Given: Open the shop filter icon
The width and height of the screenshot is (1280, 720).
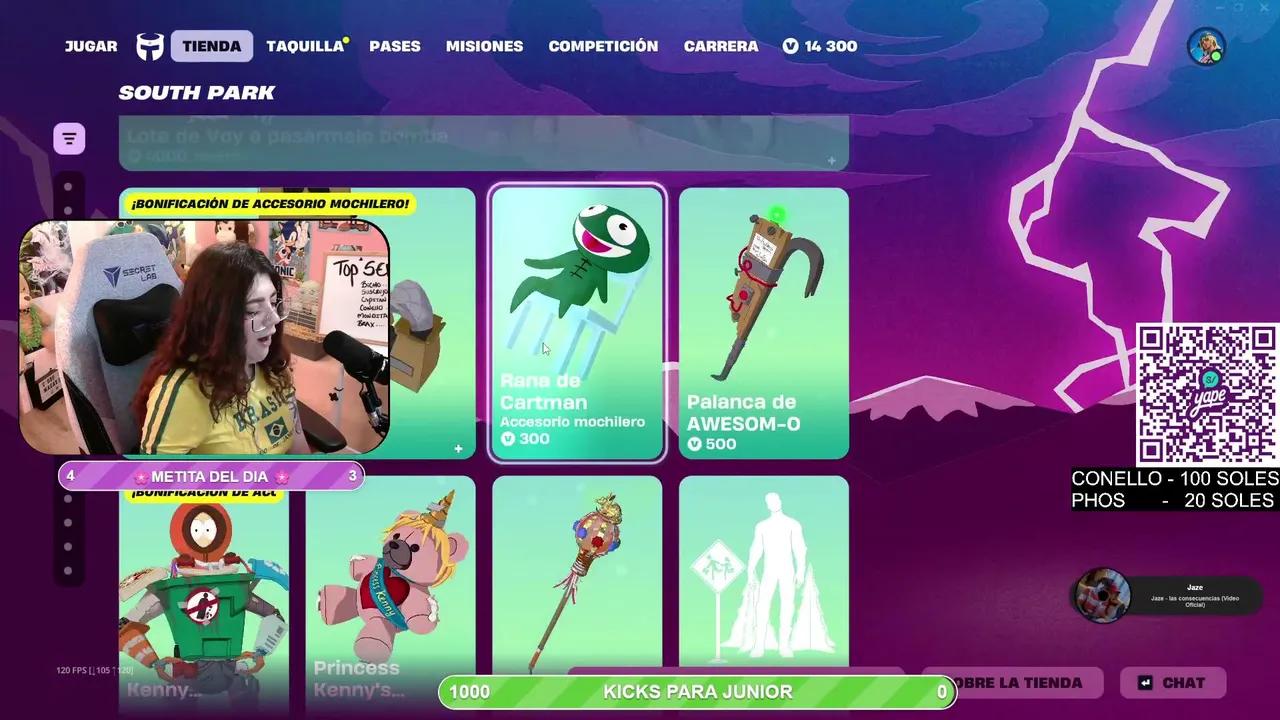Looking at the screenshot, I should point(68,137).
